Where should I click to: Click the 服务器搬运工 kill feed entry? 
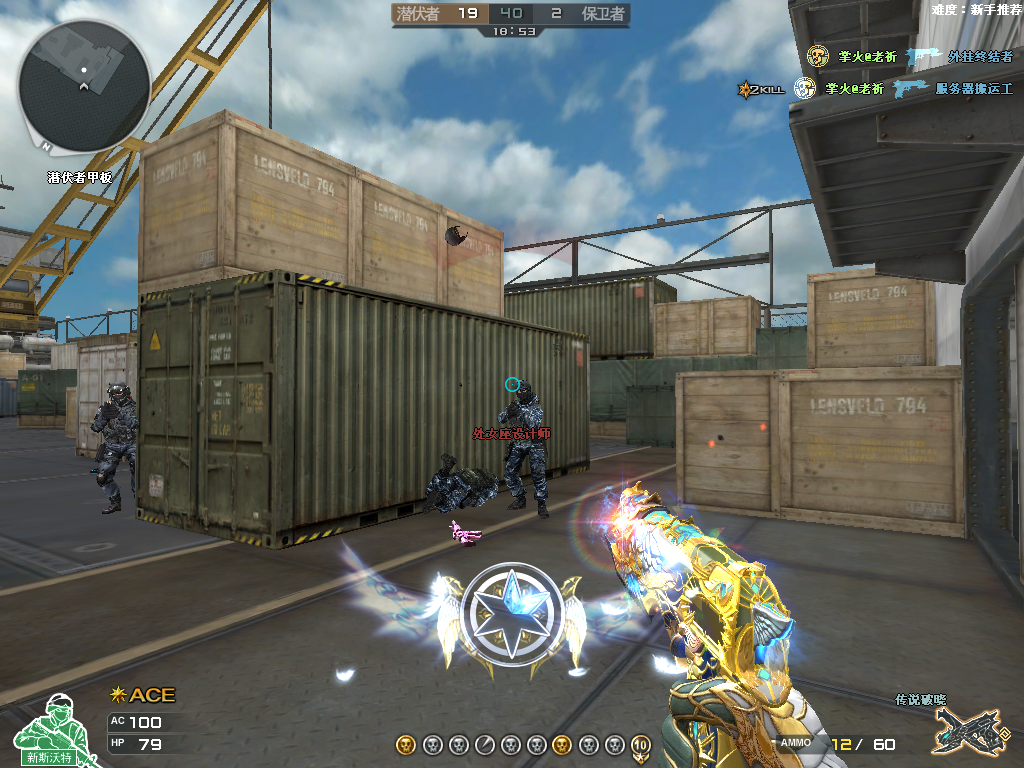tap(974, 89)
